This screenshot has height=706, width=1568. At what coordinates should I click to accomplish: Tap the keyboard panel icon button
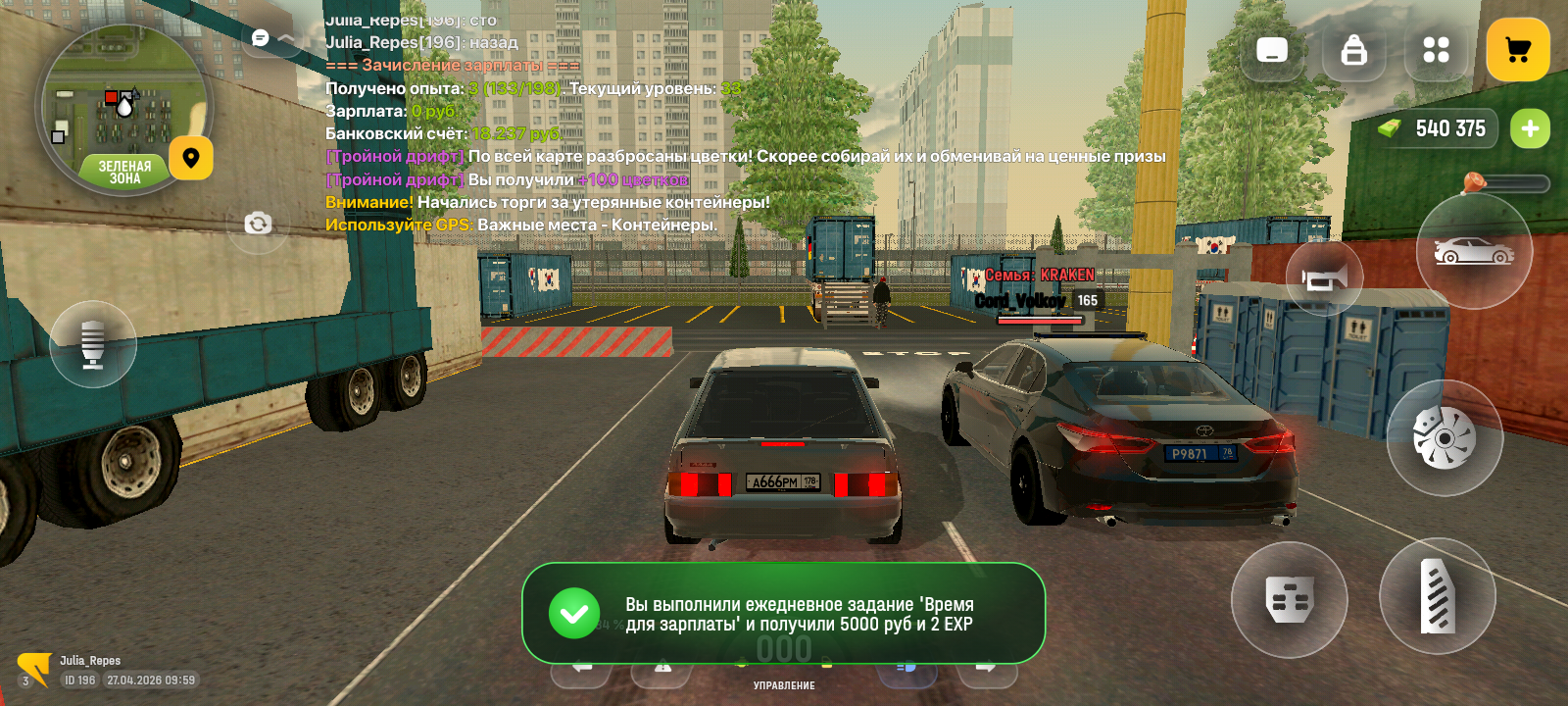[x=1272, y=50]
